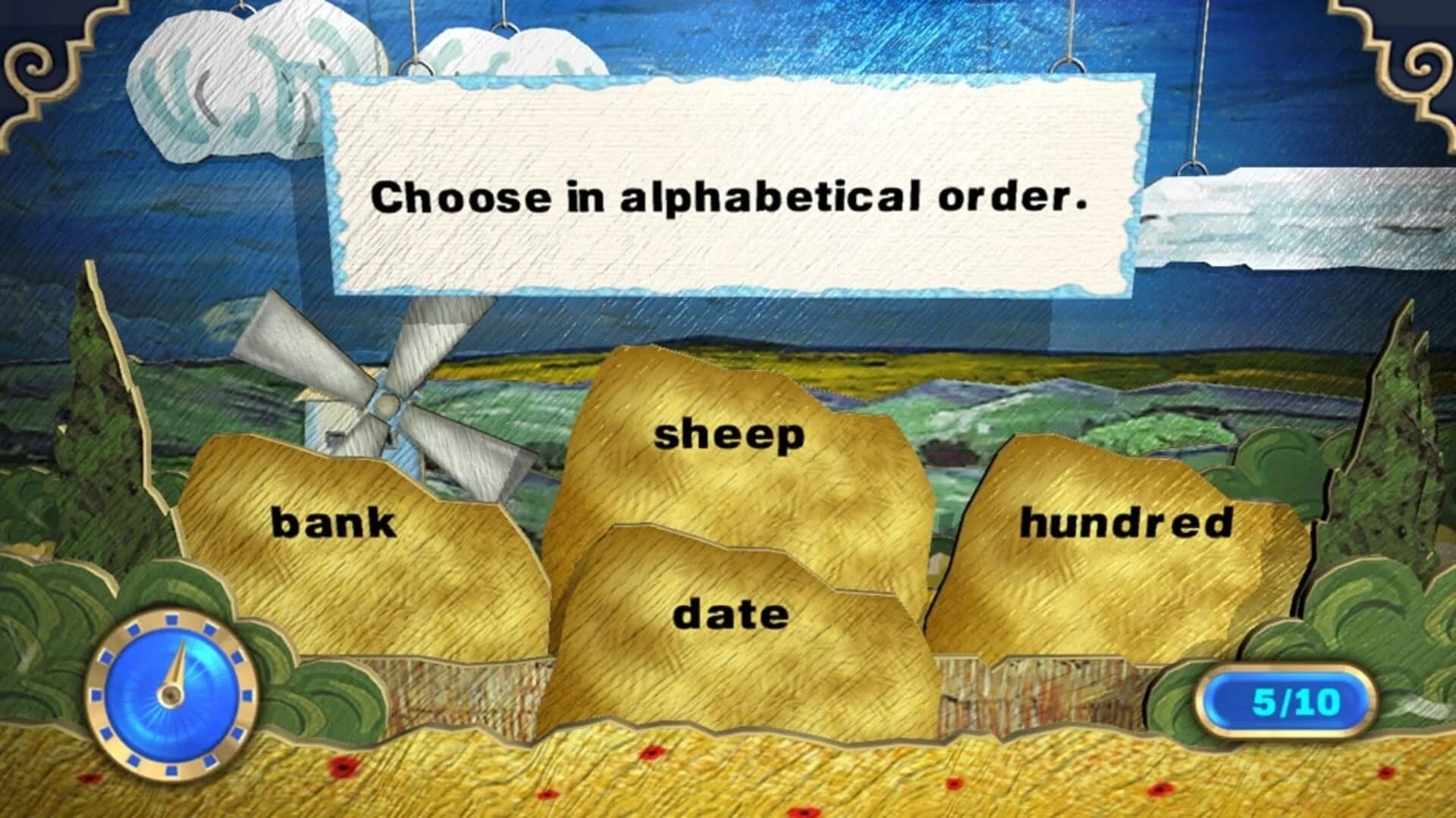Screen dimensions: 1456x818
Task: Select the haystack labeled "bank"
Action: click(334, 521)
